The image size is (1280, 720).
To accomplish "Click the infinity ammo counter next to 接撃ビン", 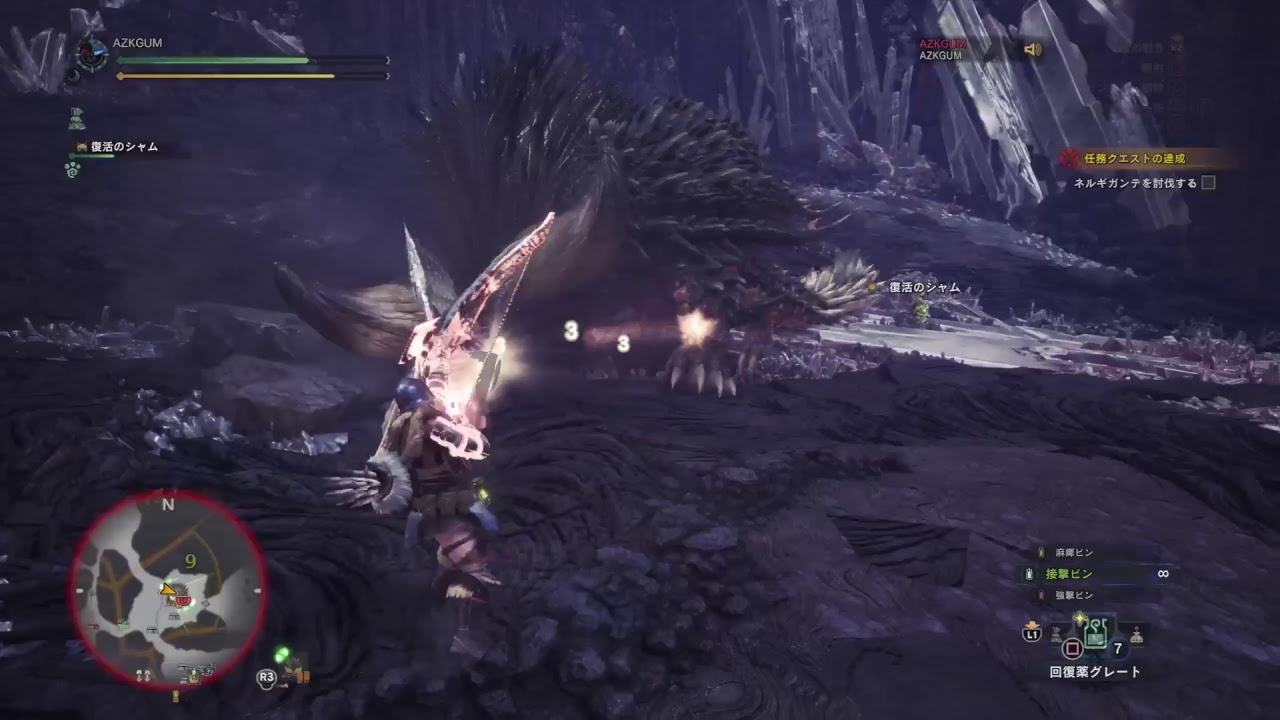I will point(1163,573).
